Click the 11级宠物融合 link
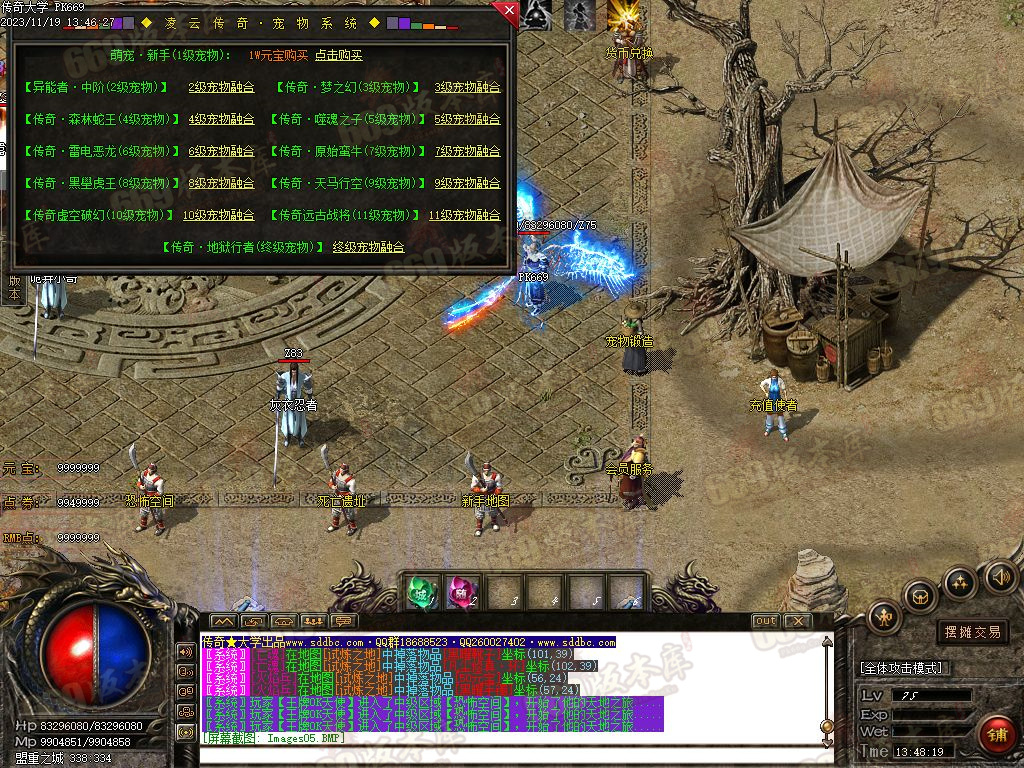 (464, 215)
